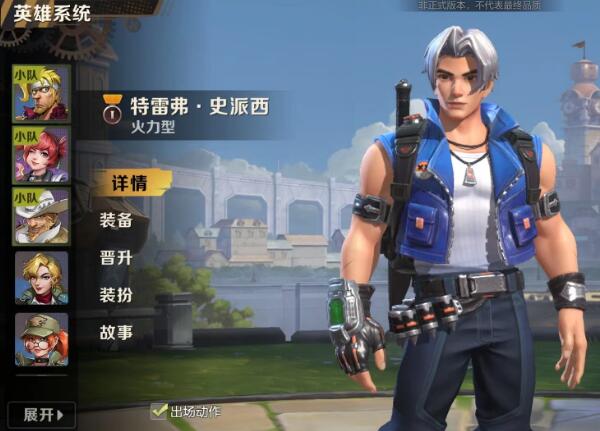
Task: Open the 装扮 outfit tab
Action: (x=117, y=295)
